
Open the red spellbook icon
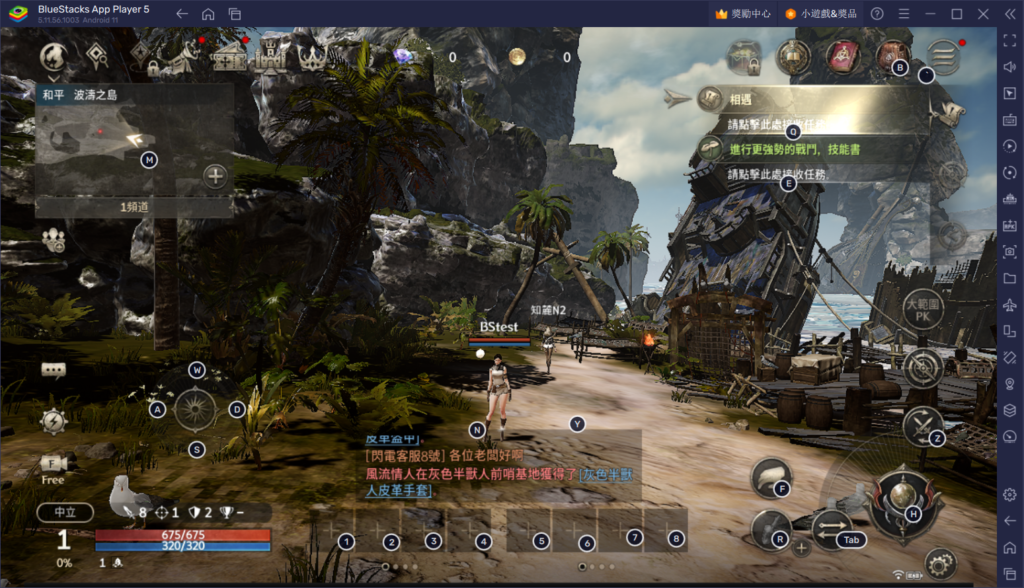(x=843, y=56)
